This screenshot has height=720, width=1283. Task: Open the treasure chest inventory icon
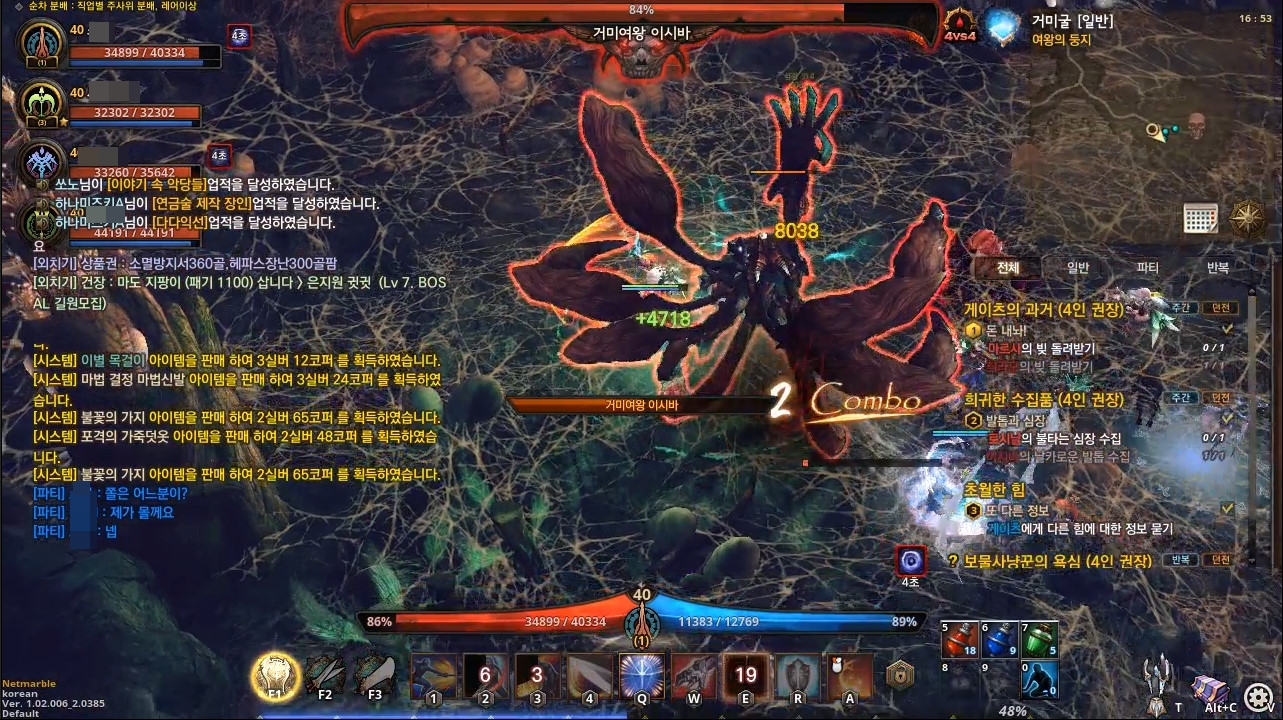1210,689
